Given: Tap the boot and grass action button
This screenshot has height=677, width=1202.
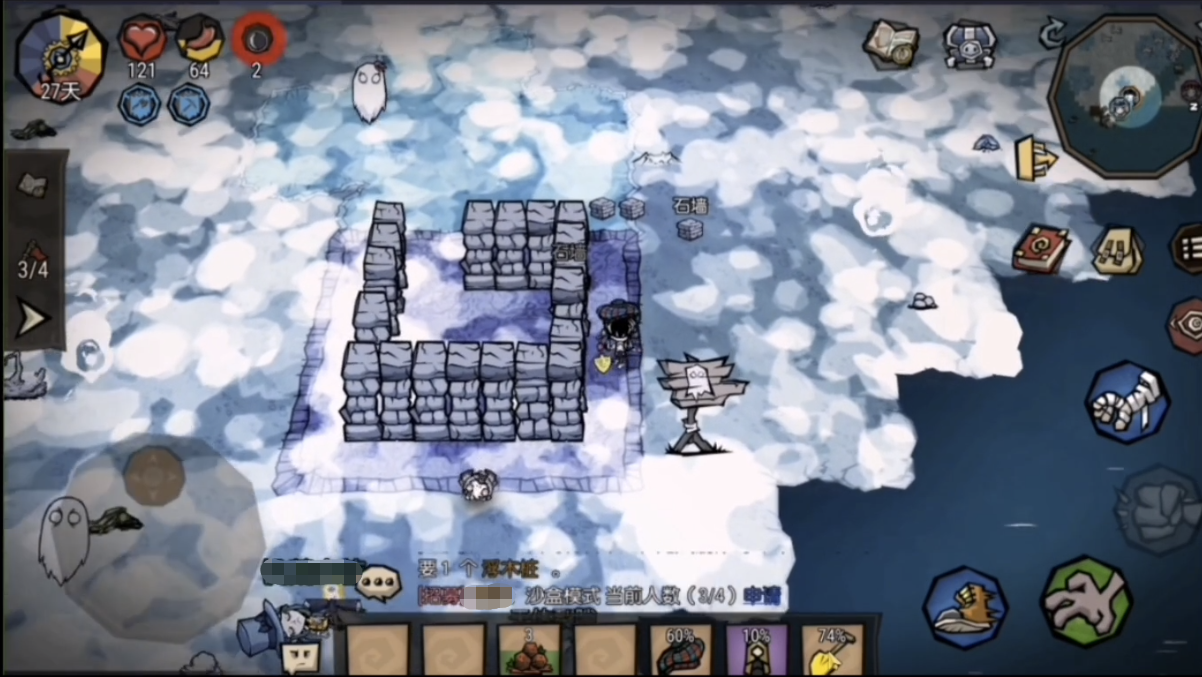Looking at the screenshot, I should pos(965,607).
